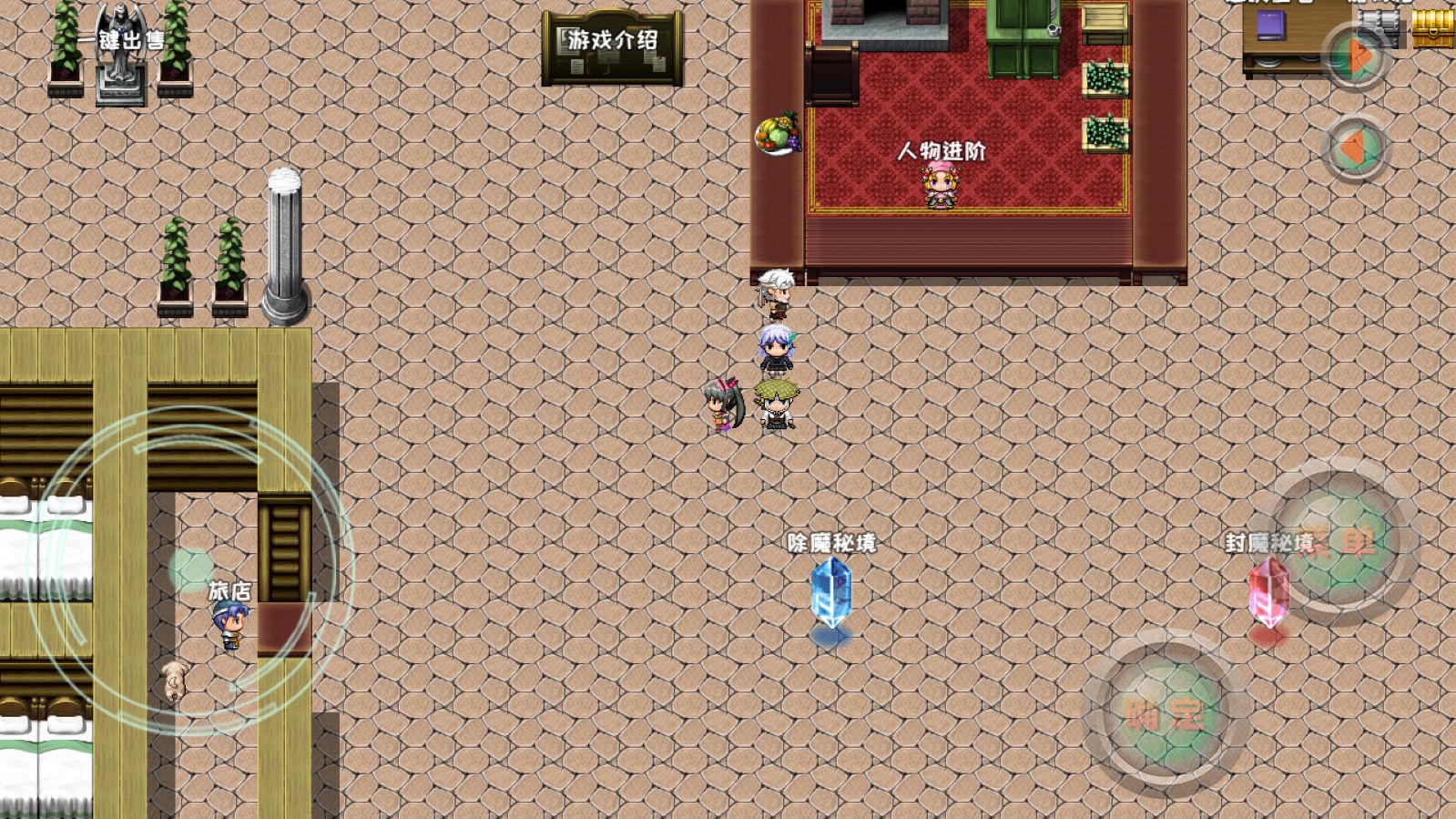Click the 一键出售 signboard
The width and height of the screenshot is (1456, 819).
tap(121, 38)
